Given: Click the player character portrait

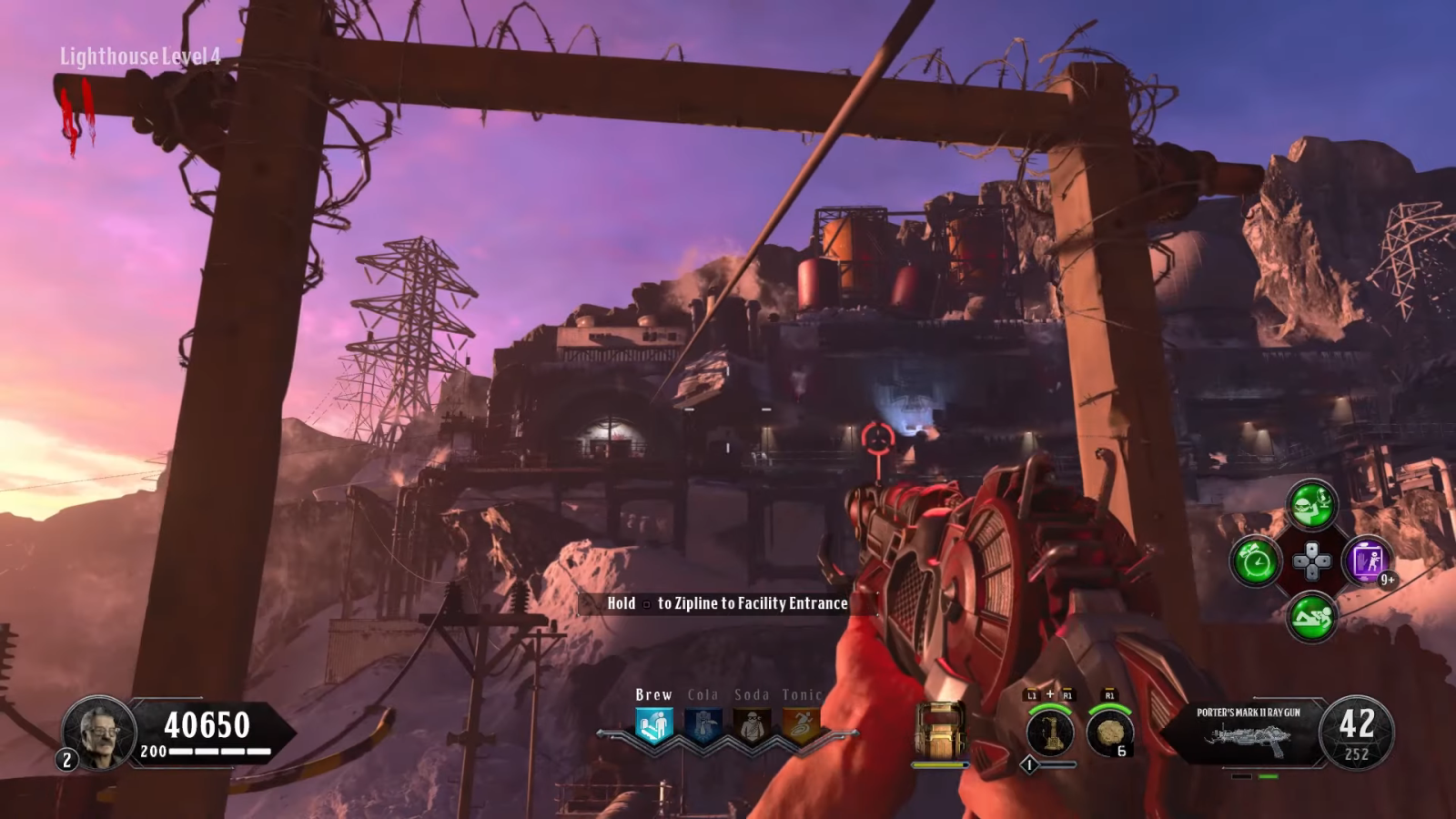Looking at the screenshot, I should [99, 730].
